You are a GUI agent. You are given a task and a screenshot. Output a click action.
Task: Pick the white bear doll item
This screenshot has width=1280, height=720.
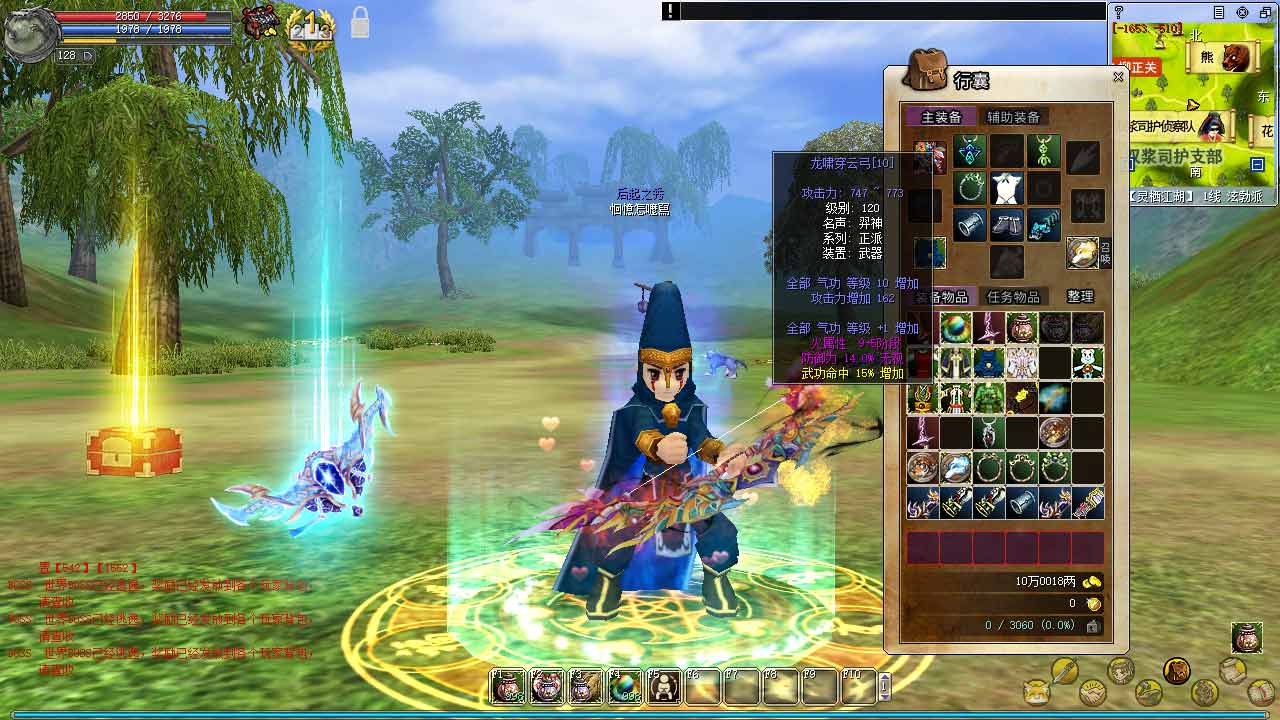pos(1087,363)
